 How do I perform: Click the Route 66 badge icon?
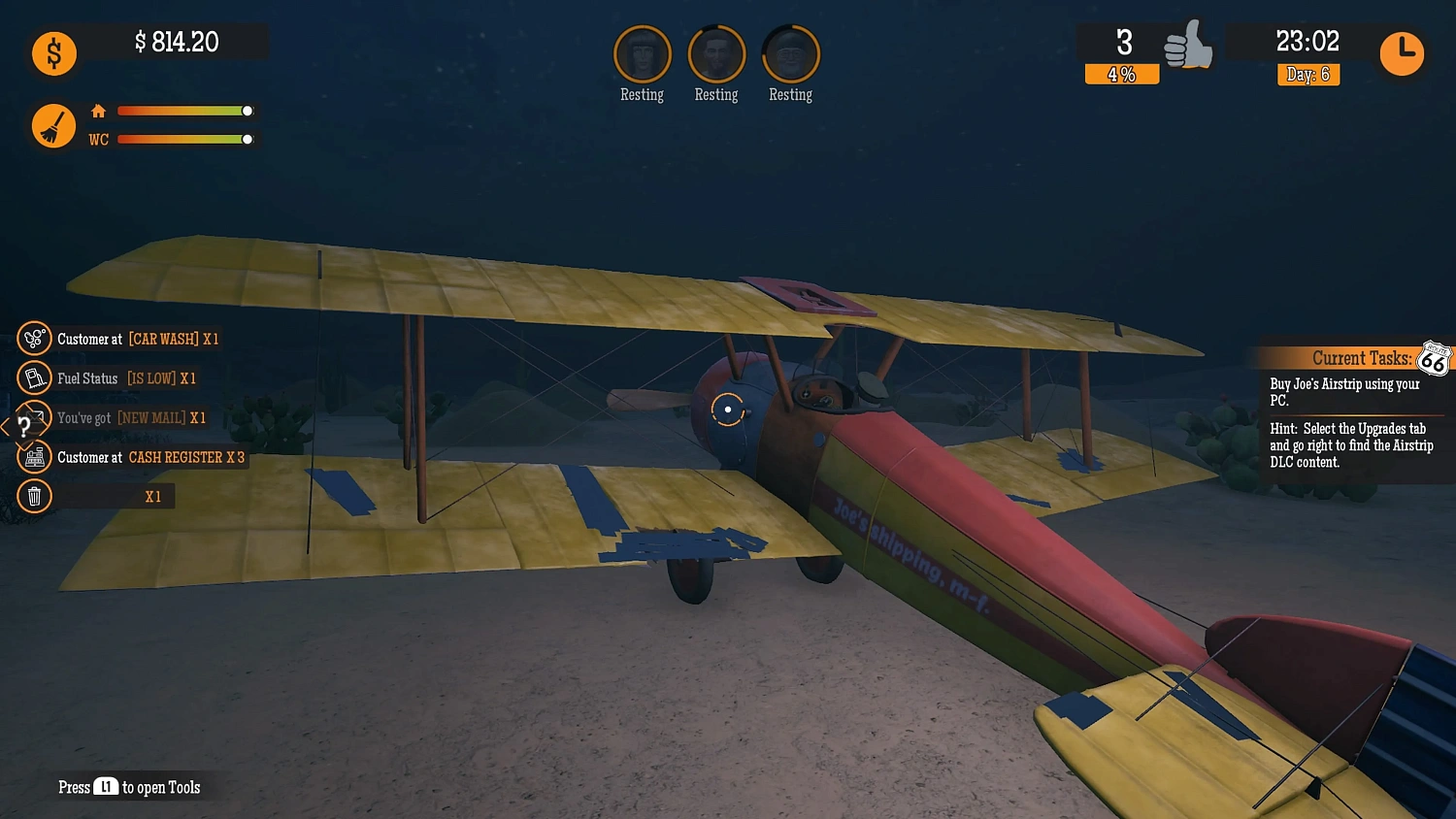click(1434, 359)
